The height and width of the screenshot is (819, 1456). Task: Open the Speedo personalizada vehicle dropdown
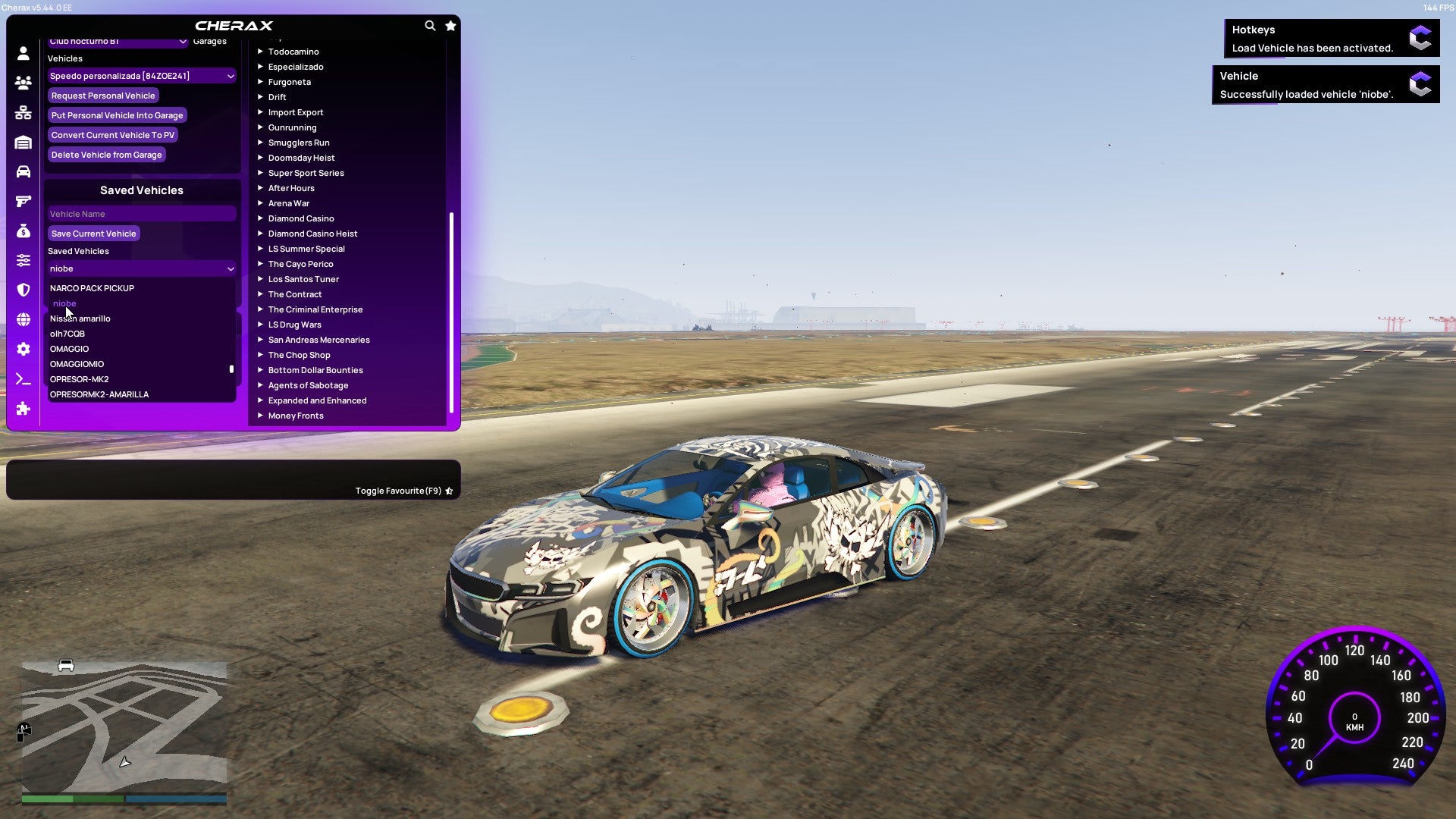tap(141, 76)
